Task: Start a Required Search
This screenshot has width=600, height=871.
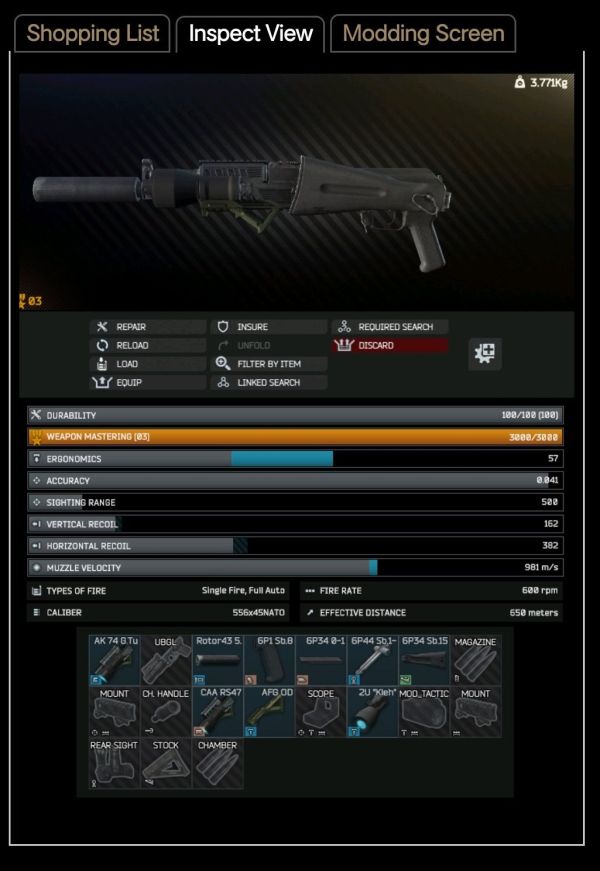Action: pyautogui.click(x=389, y=327)
